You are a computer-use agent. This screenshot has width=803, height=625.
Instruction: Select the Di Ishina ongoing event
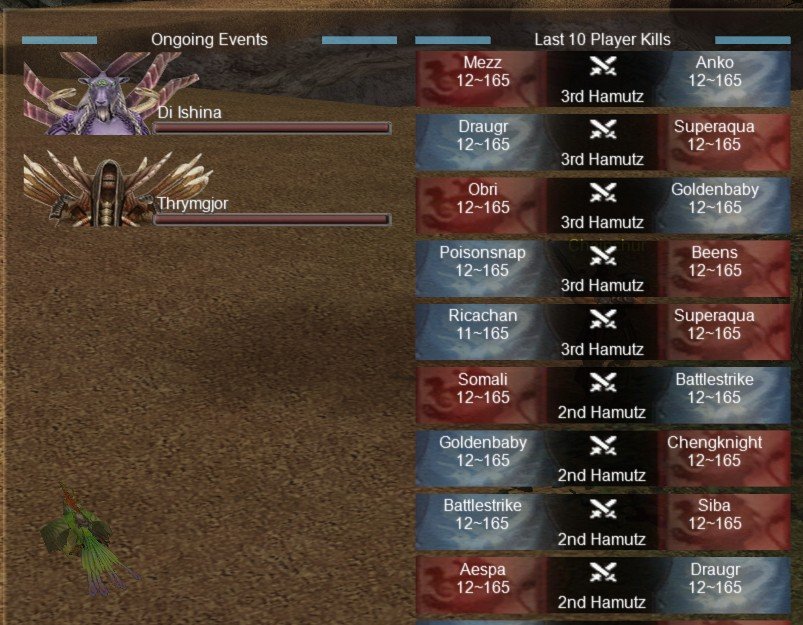tap(206, 96)
